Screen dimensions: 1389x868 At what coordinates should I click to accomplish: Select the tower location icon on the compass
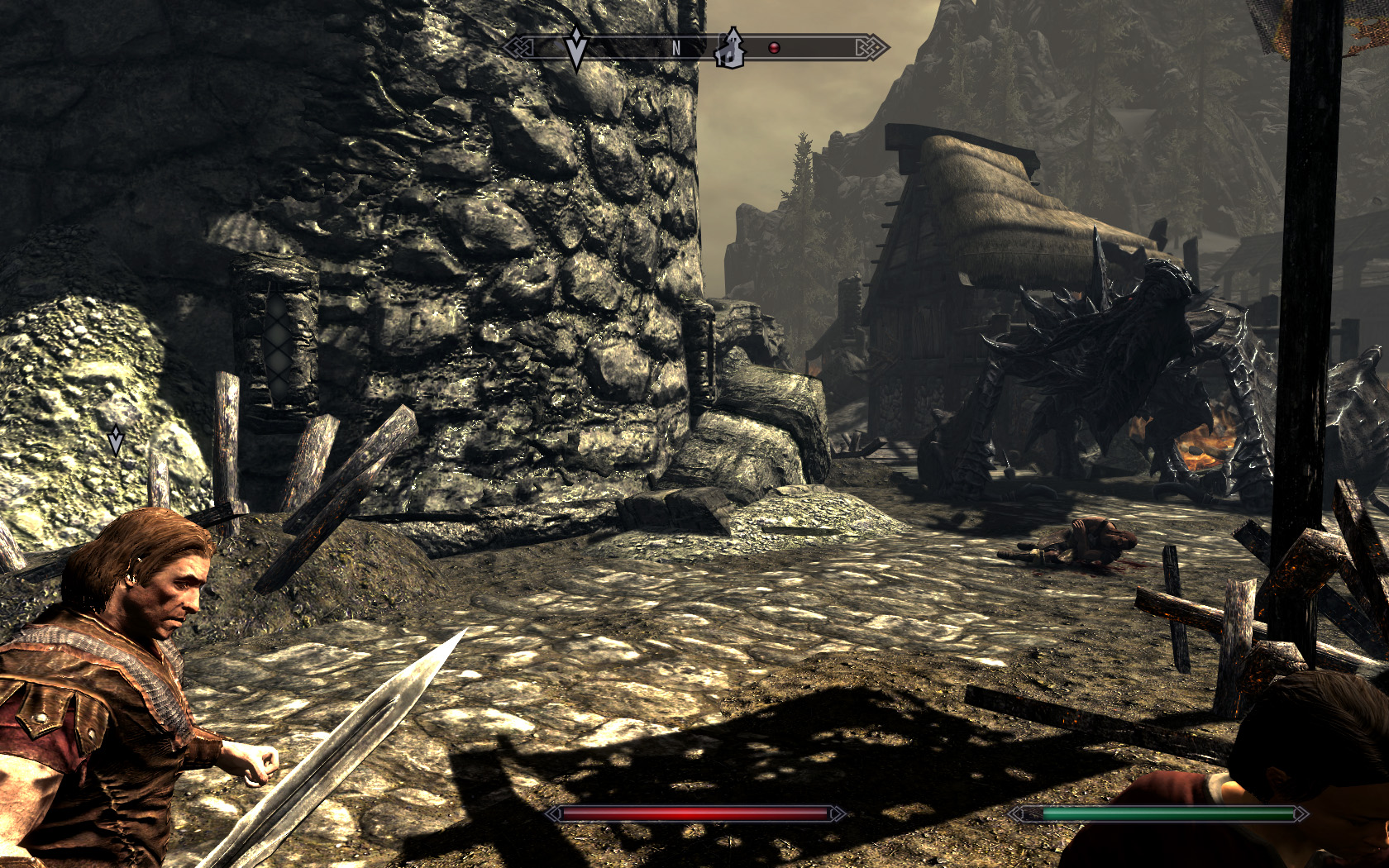click(x=731, y=48)
